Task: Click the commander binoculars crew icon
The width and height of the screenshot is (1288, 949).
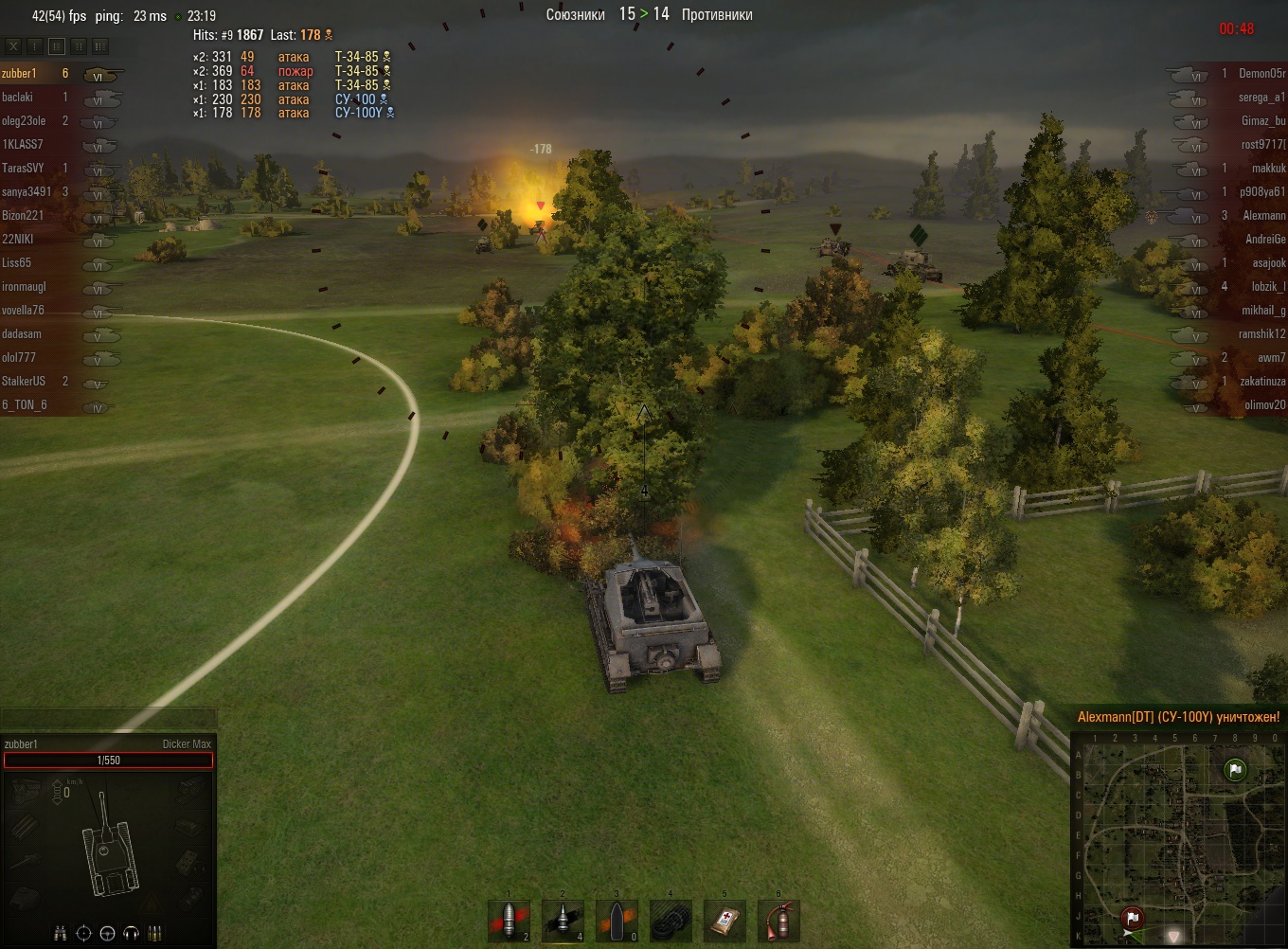Action: tap(61, 933)
